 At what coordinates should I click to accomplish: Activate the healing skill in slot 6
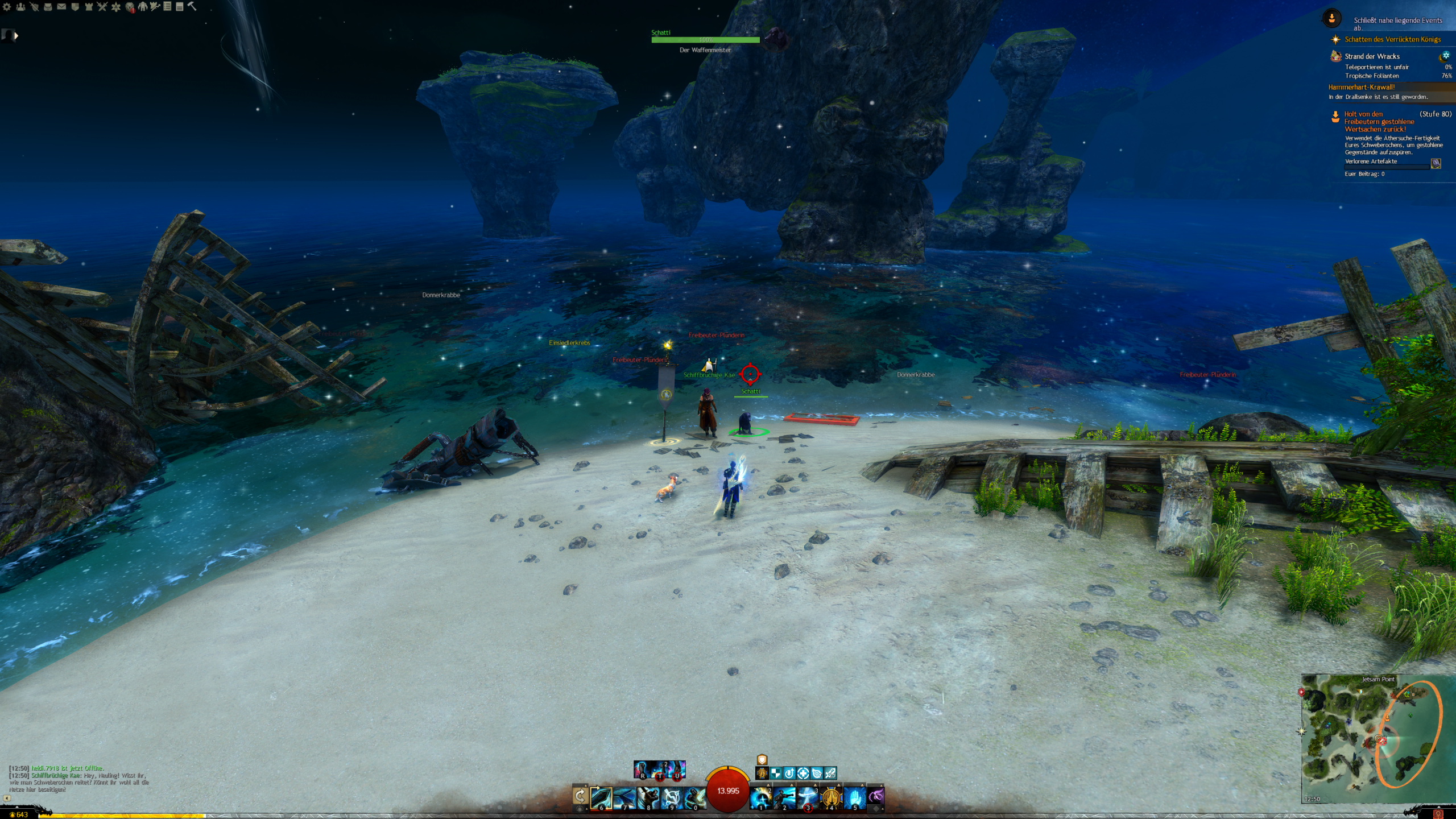(601, 798)
